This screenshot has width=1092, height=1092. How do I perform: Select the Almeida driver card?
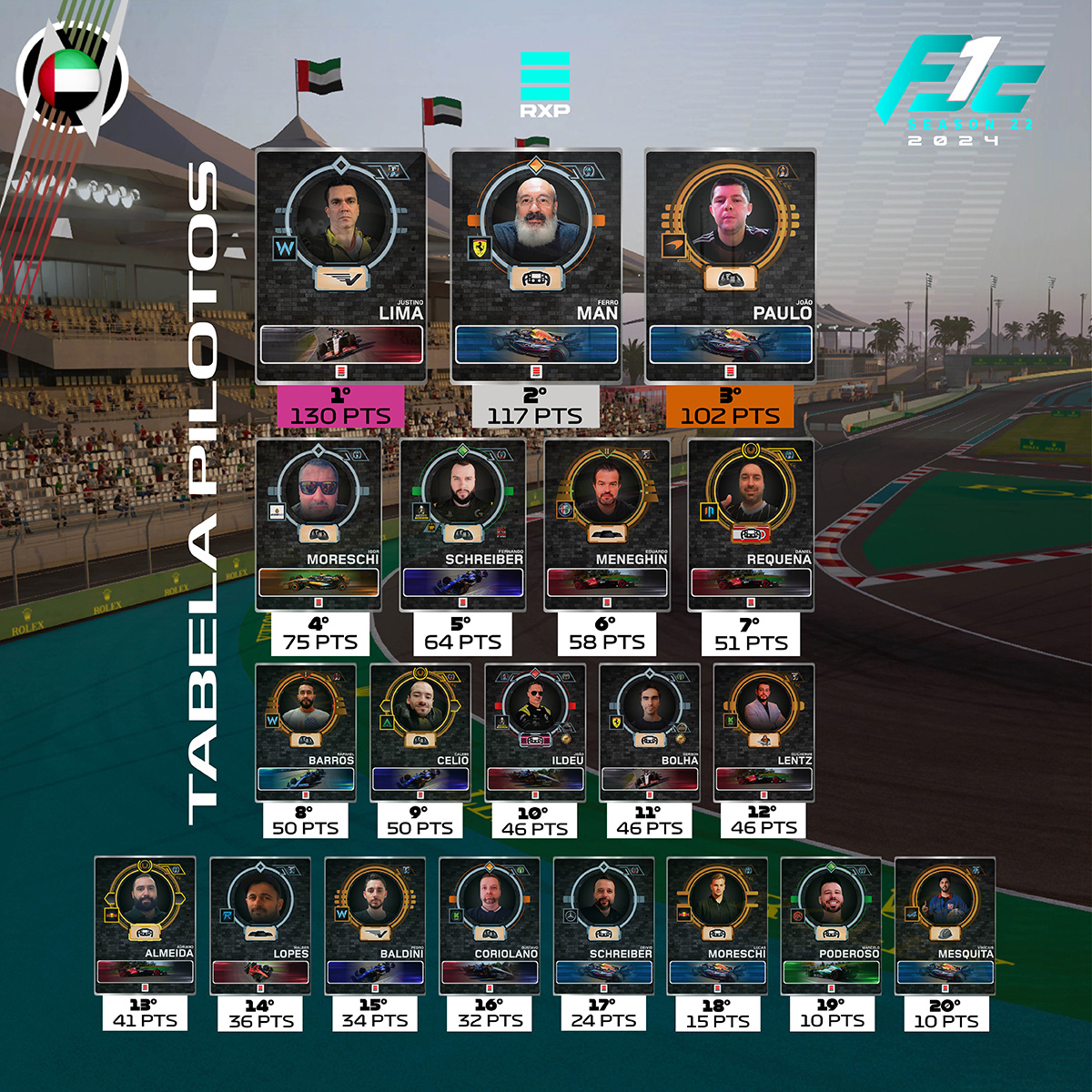point(146,925)
